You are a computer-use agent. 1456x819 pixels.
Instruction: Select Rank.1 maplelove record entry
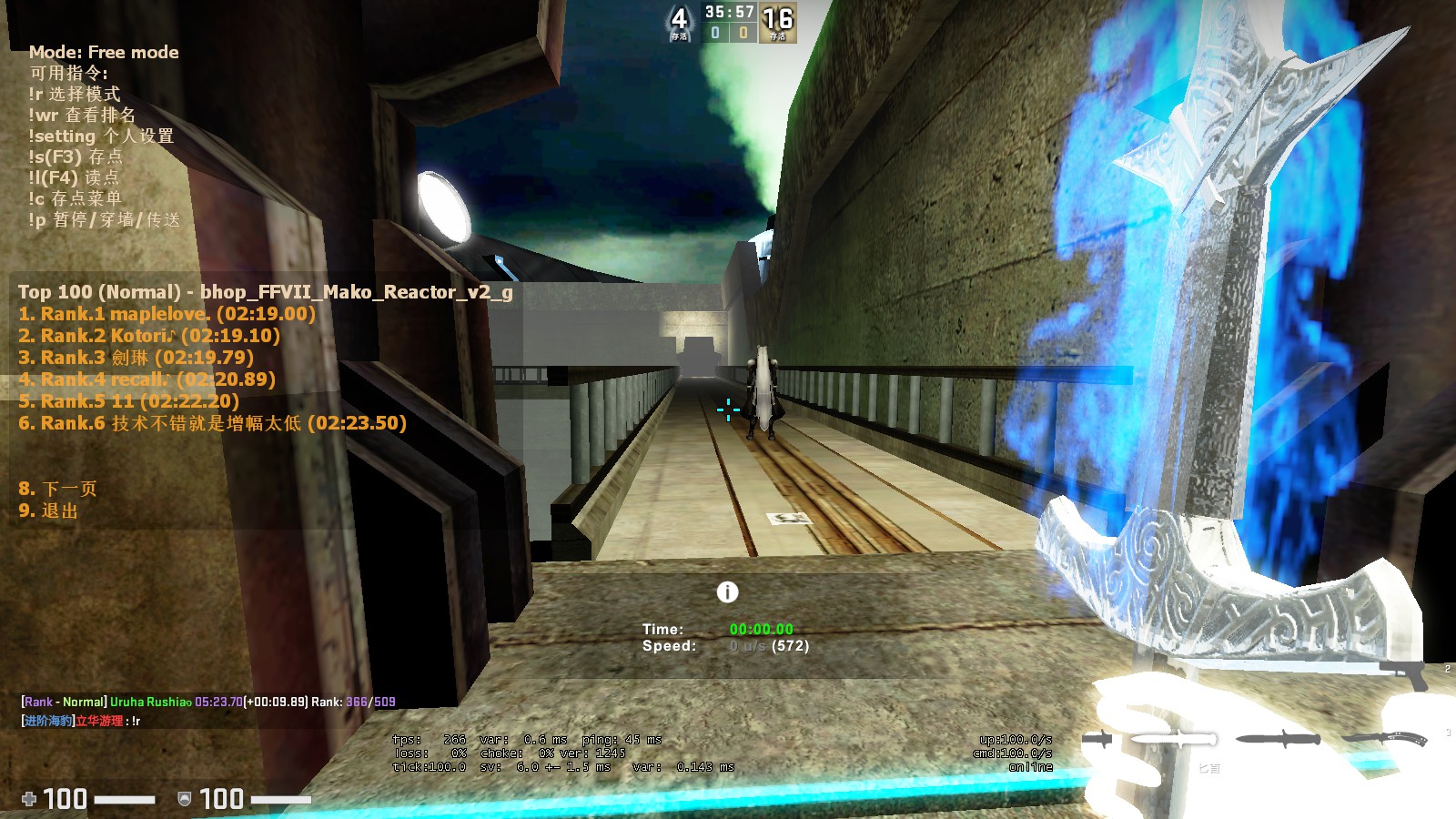pos(167,314)
